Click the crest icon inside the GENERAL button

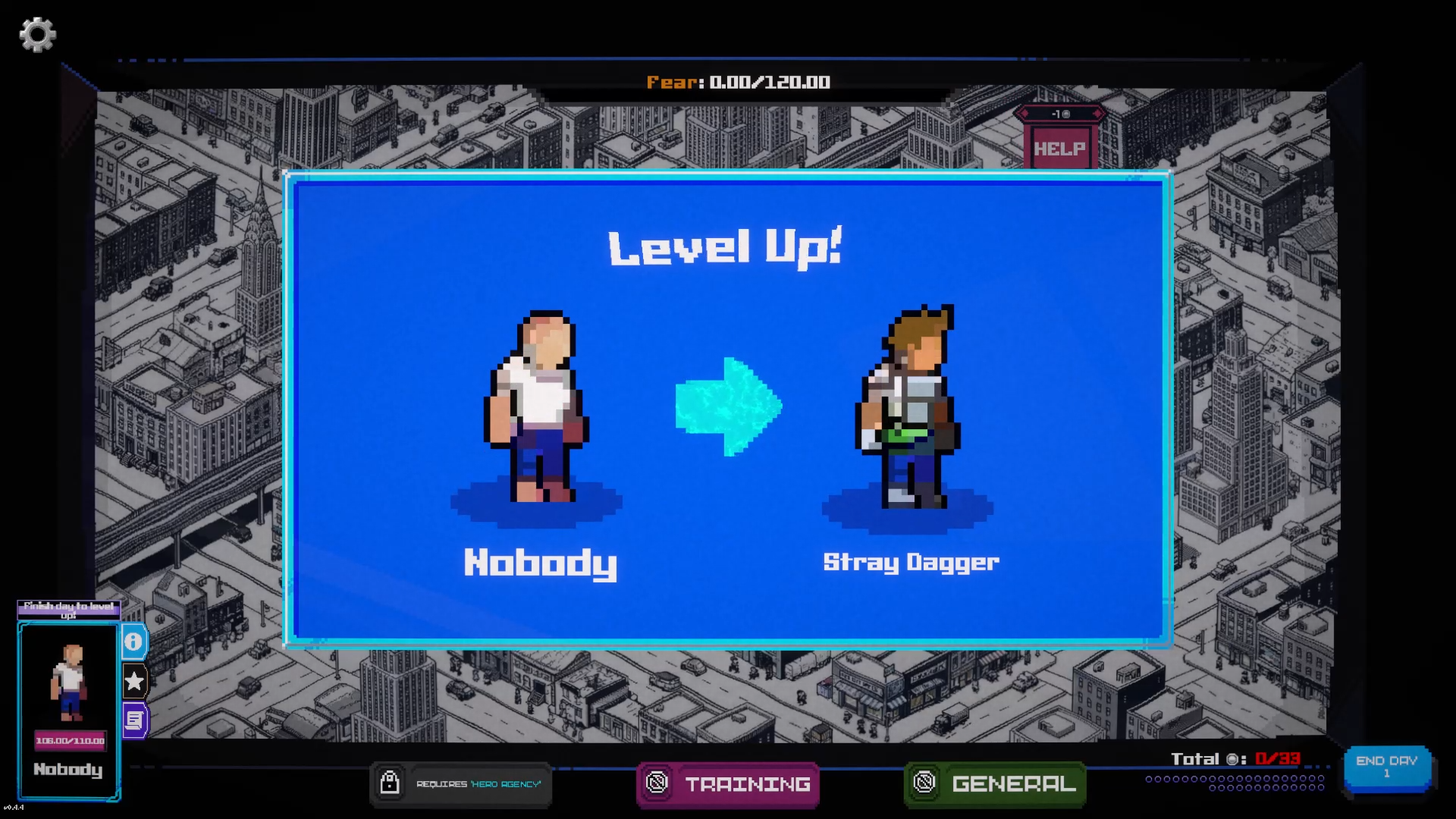pyautogui.click(x=926, y=784)
